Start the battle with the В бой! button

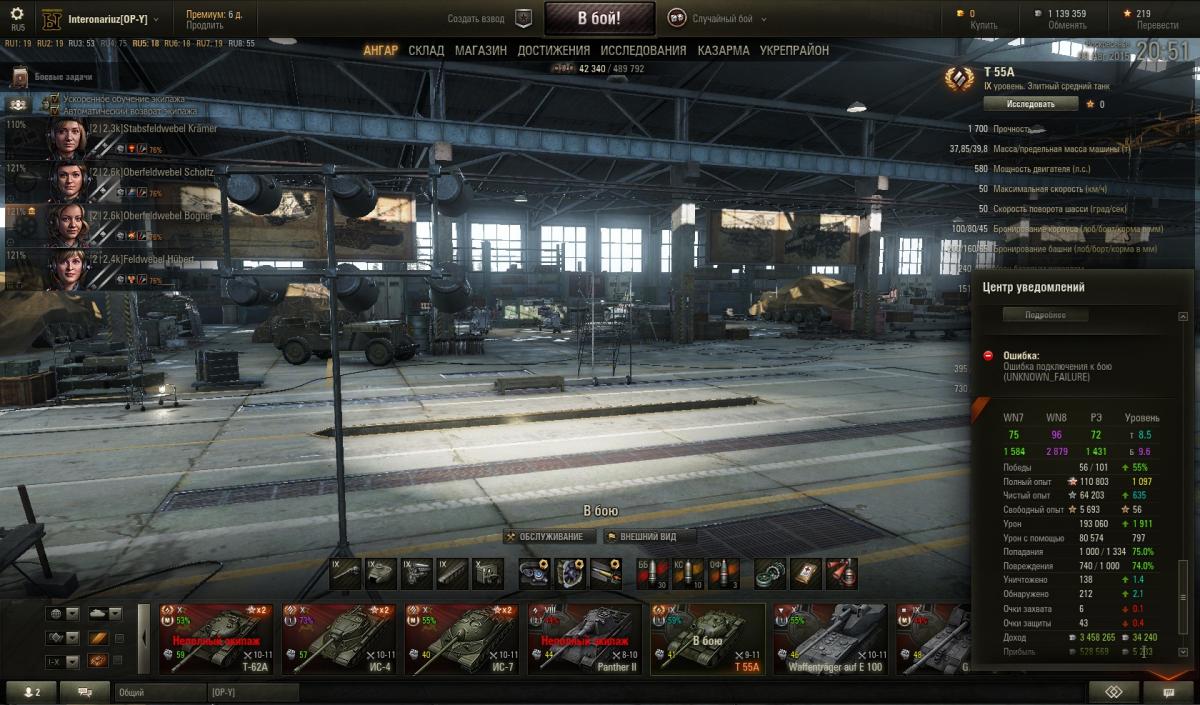tap(599, 18)
